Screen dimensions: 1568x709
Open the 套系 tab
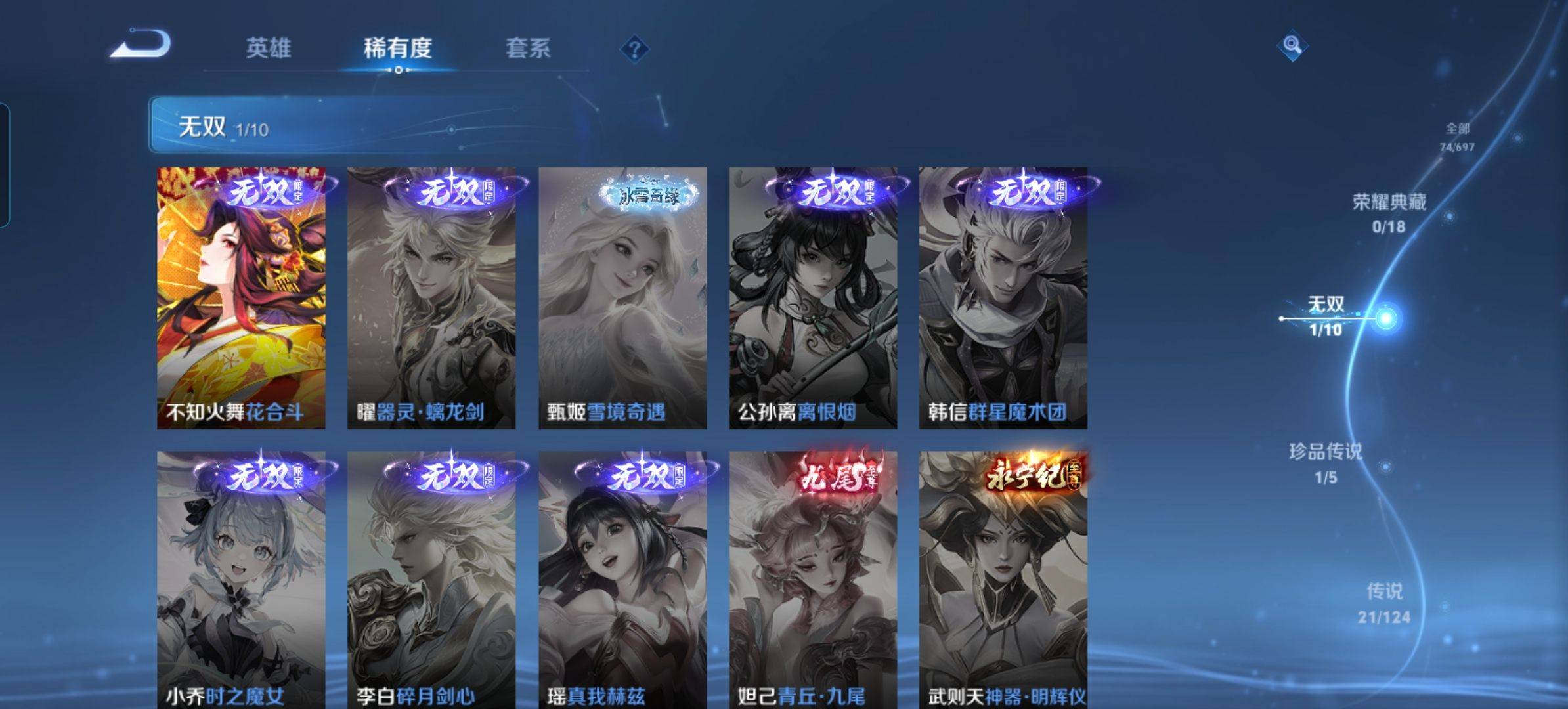(x=527, y=48)
